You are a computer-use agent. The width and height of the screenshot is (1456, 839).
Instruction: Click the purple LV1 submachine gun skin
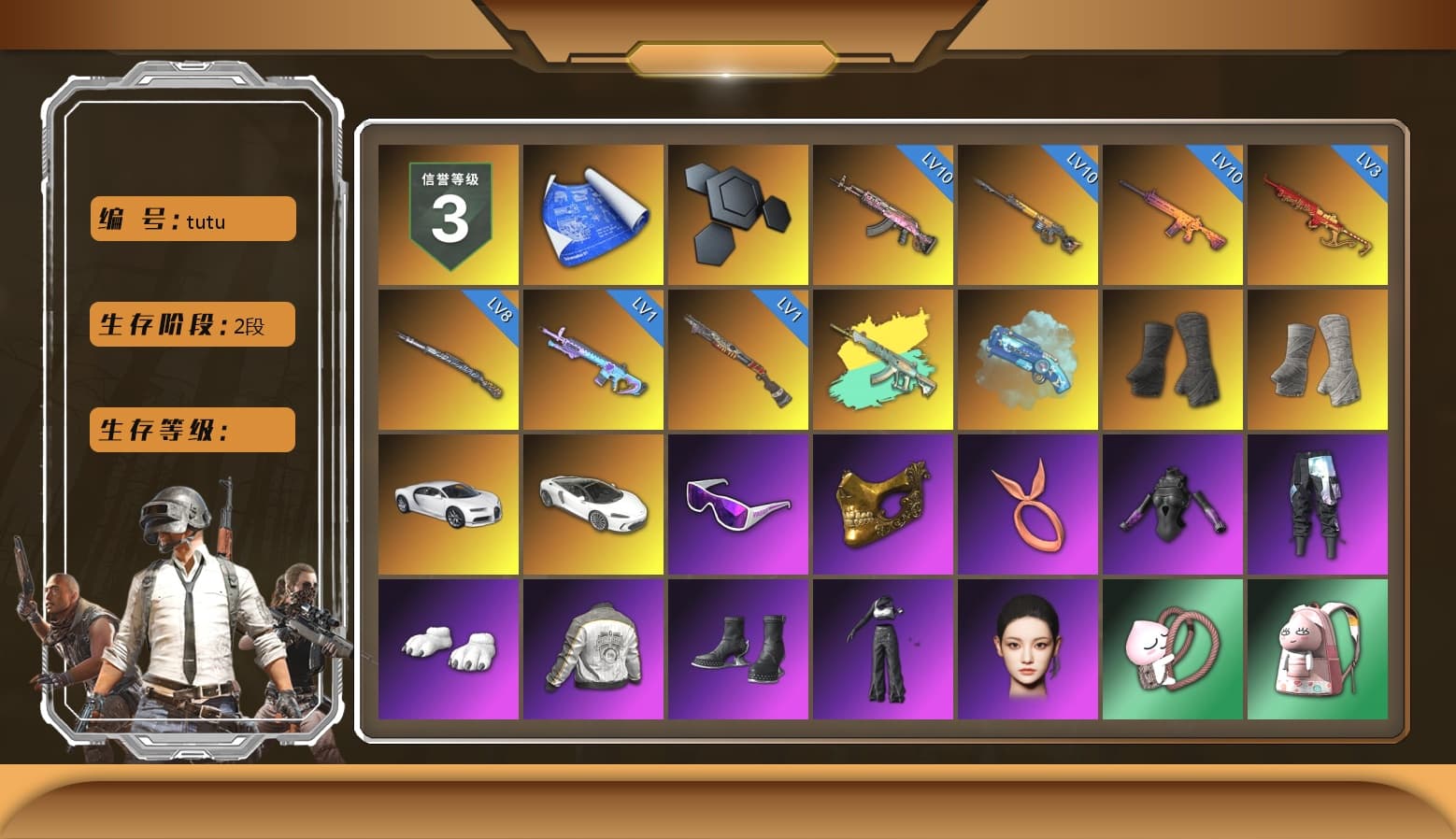592,358
